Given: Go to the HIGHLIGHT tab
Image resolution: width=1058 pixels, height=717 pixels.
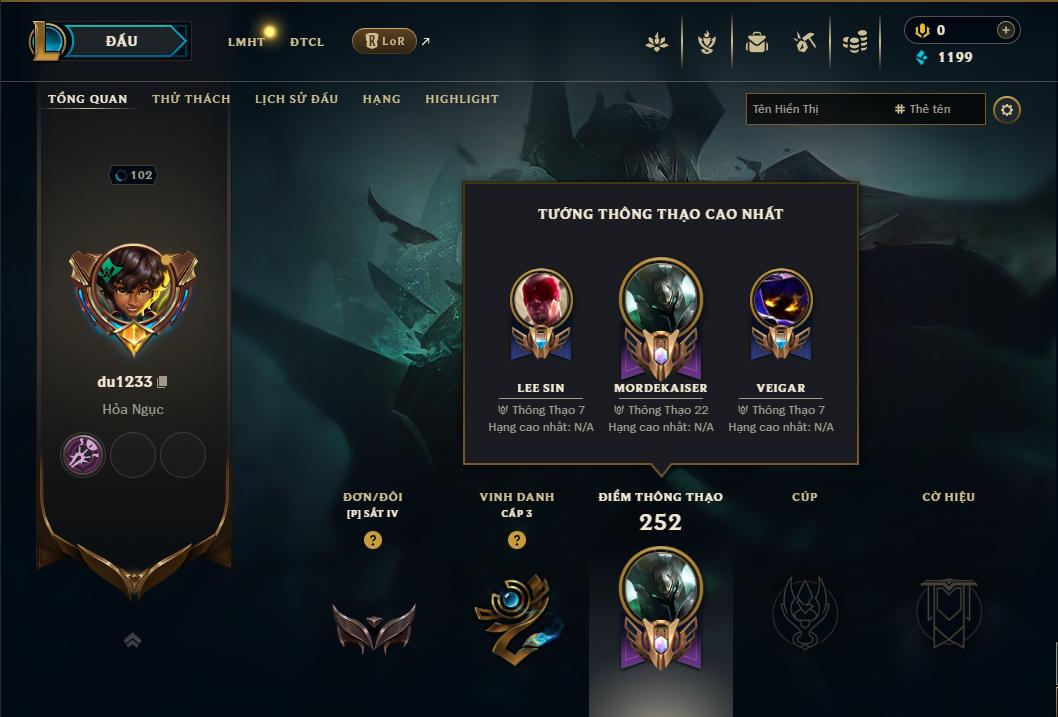Looking at the screenshot, I should pyautogui.click(x=461, y=99).
